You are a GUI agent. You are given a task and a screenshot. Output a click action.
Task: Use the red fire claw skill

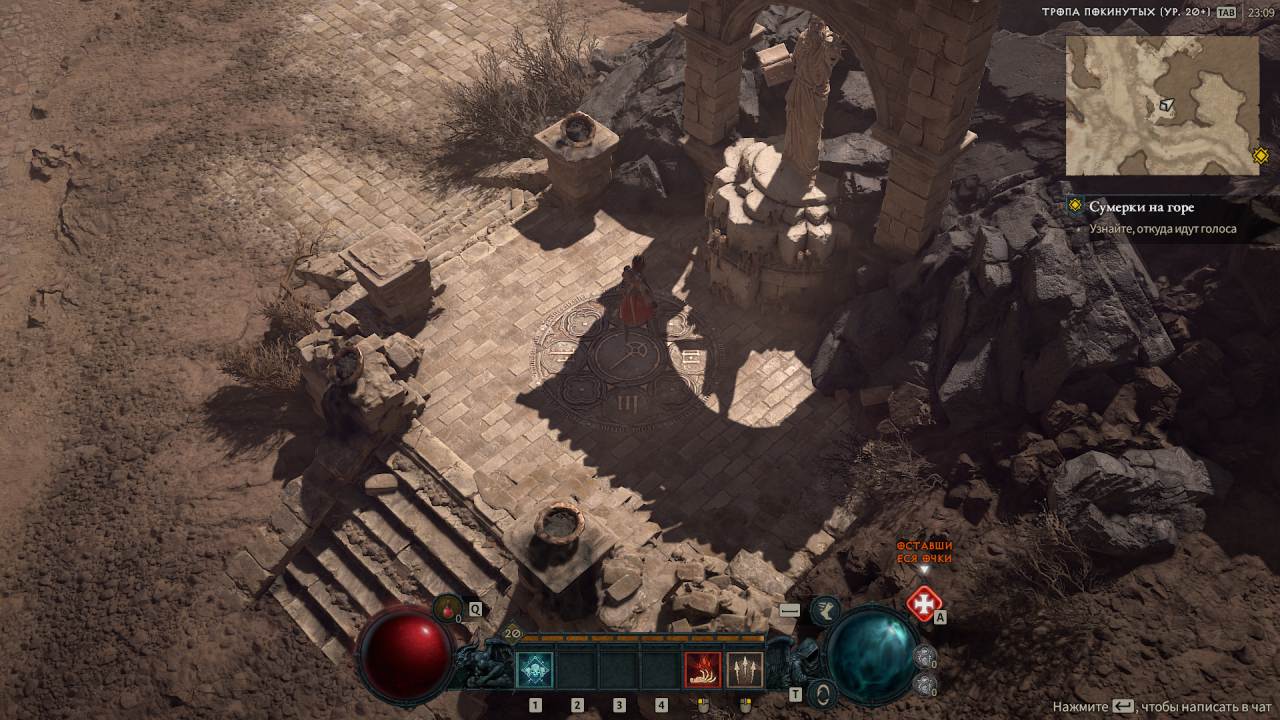click(x=702, y=669)
